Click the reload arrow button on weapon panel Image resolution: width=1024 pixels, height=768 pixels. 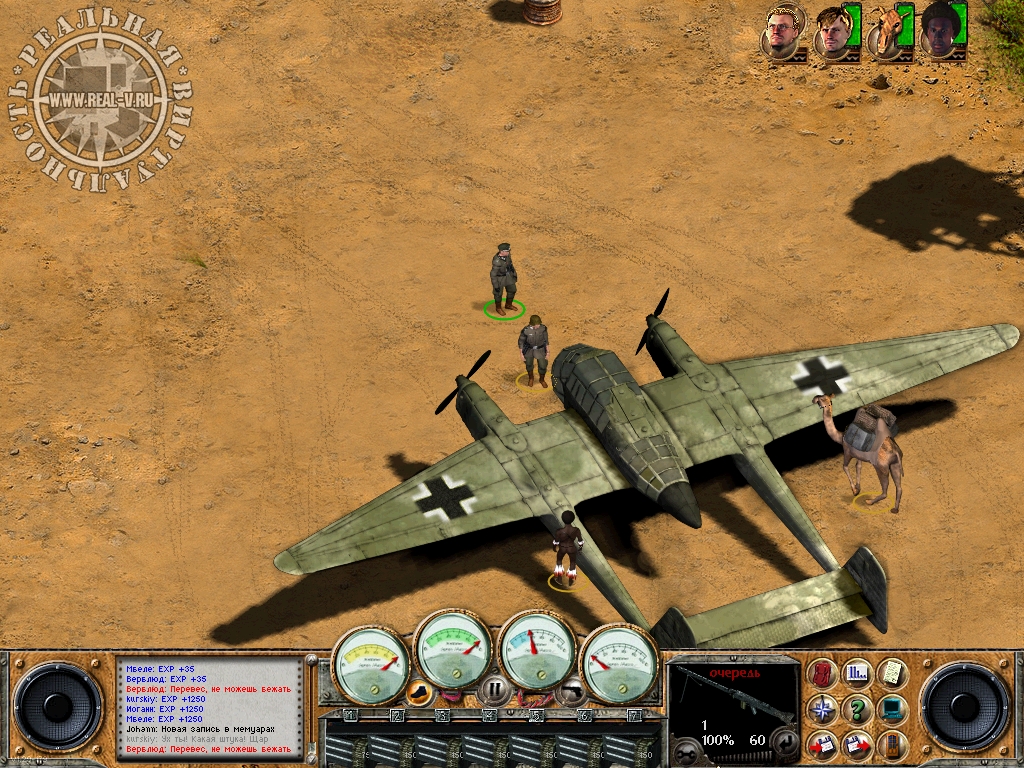tap(787, 742)
